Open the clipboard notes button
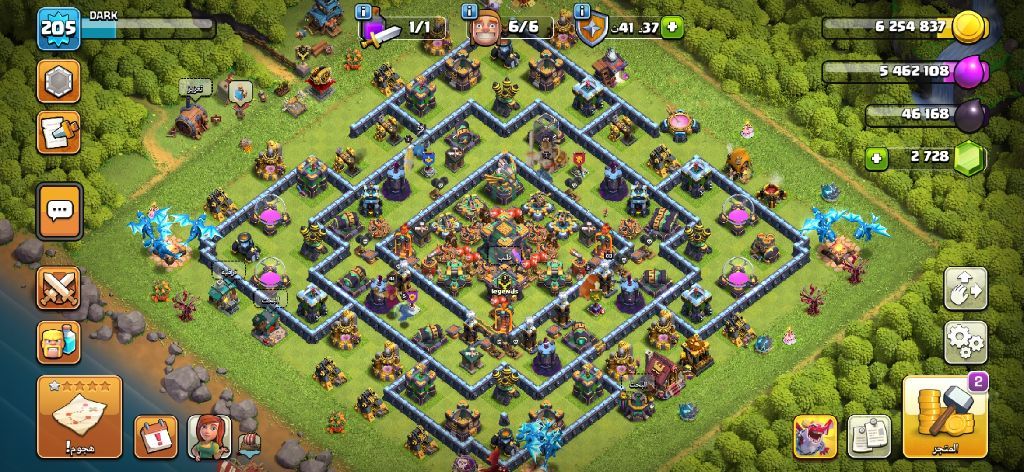Image resolution: width=1024 pixels, height=472 pixels. click(x=869, y=436)
